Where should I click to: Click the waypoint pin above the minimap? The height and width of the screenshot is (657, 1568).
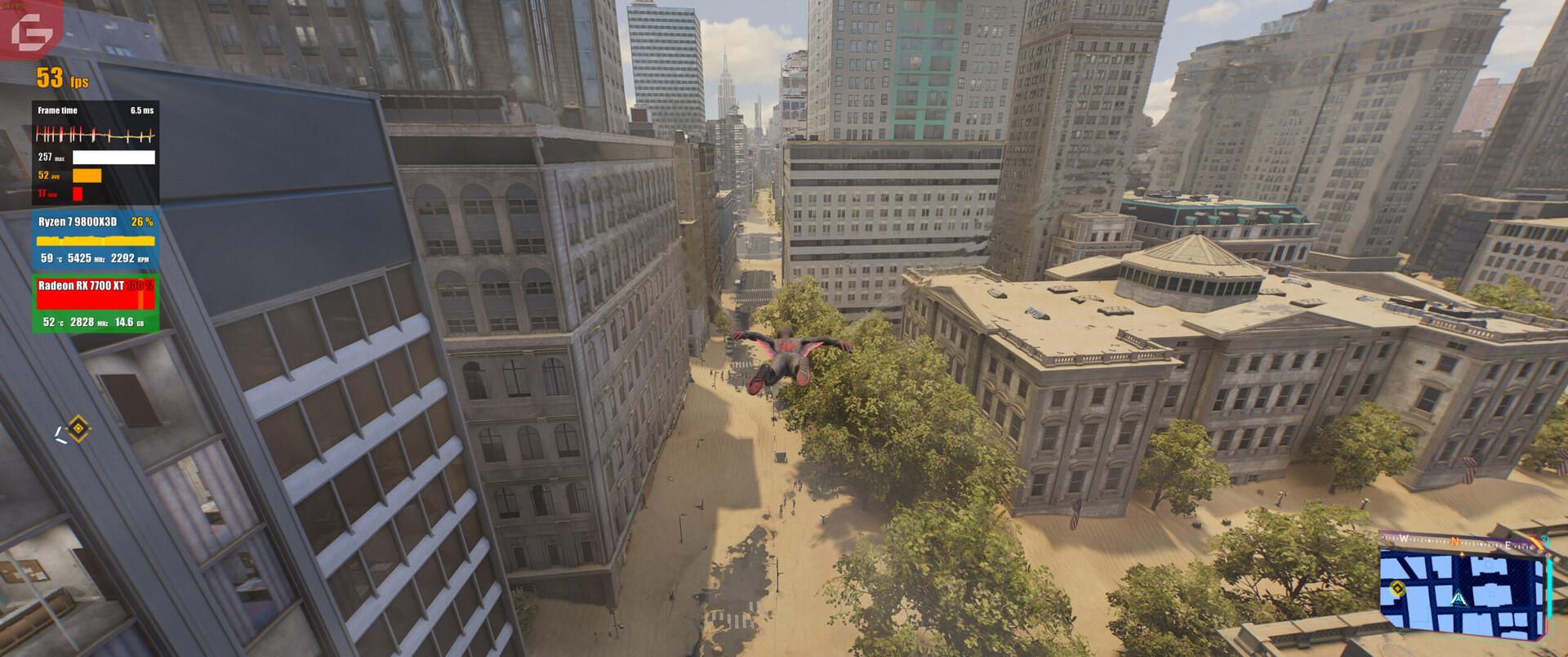[1543, 539]
